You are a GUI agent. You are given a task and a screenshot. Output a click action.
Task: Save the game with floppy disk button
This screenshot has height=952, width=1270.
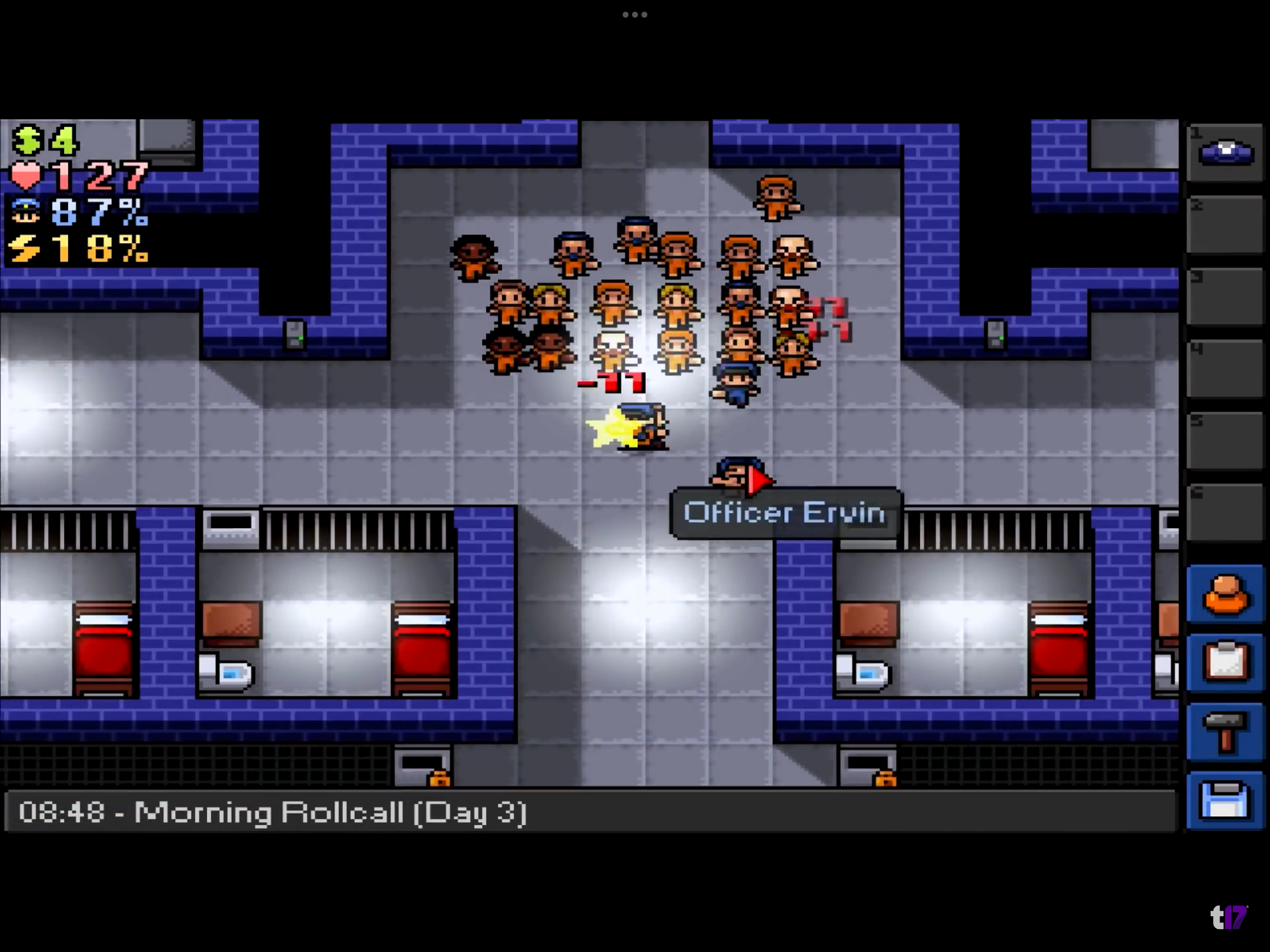pos(1225,800)
